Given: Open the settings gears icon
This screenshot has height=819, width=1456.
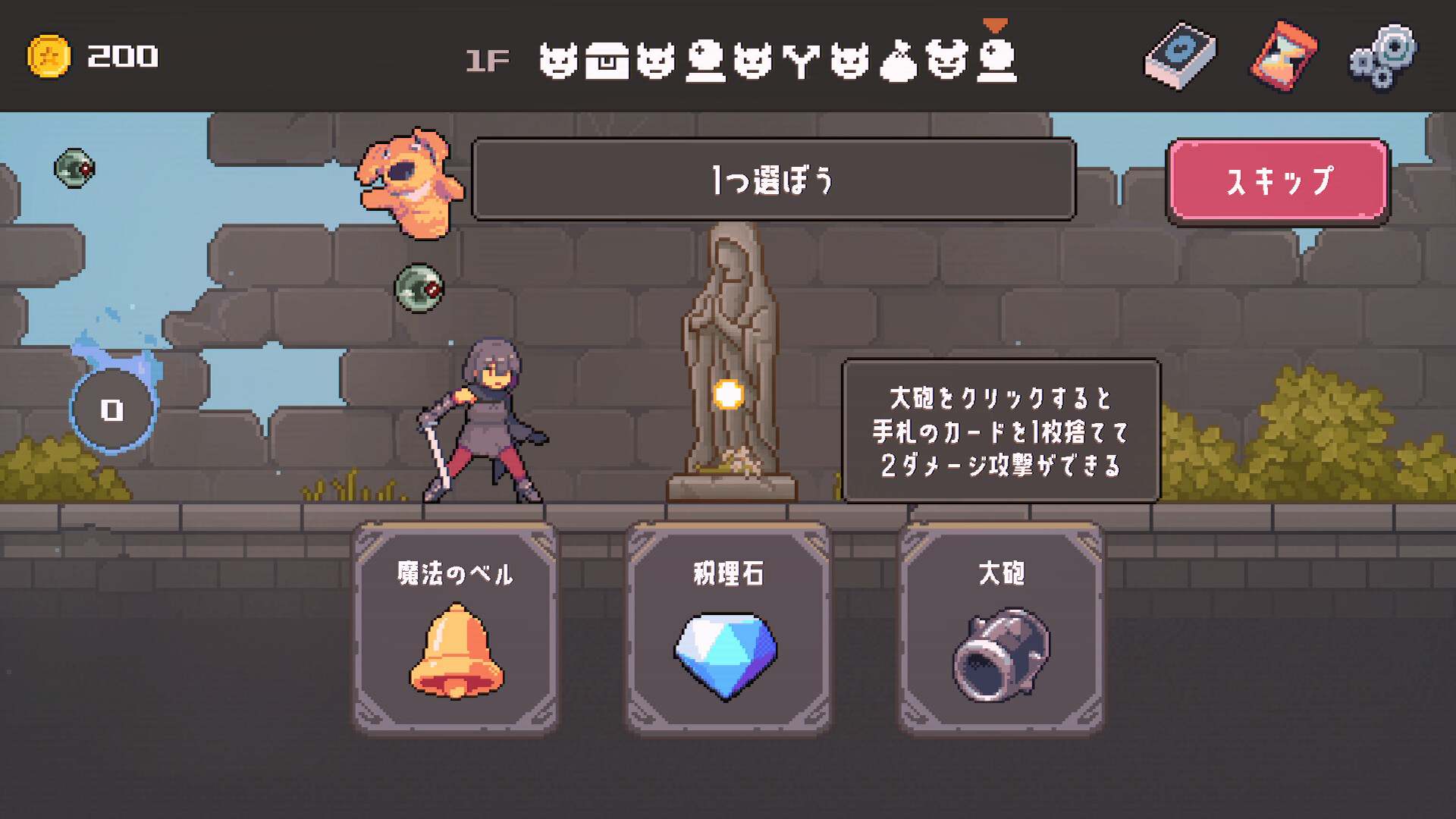Looking at the screenshot, I should (1382, 58).
